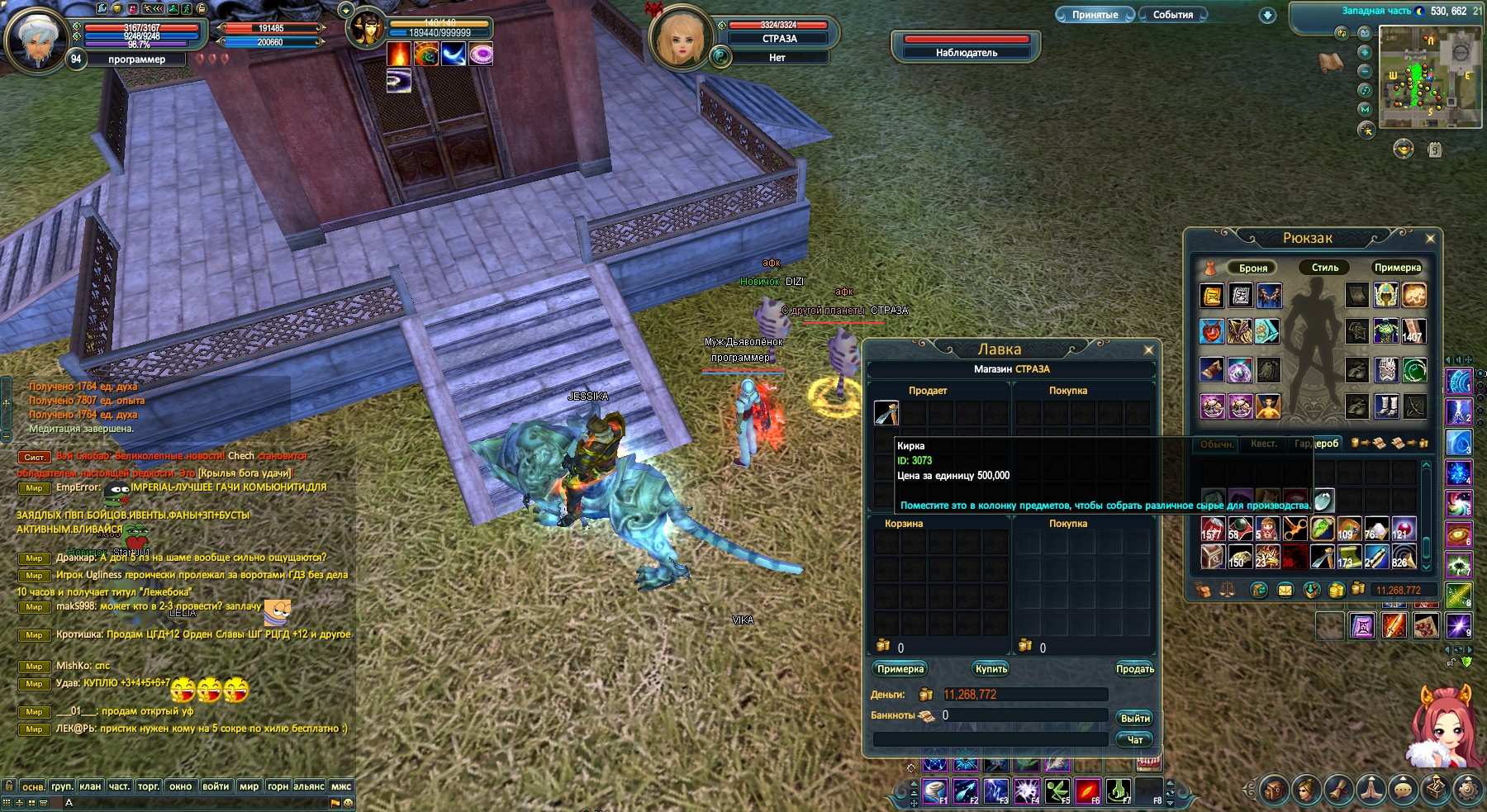Click the программер player portrait

(36, 38)
